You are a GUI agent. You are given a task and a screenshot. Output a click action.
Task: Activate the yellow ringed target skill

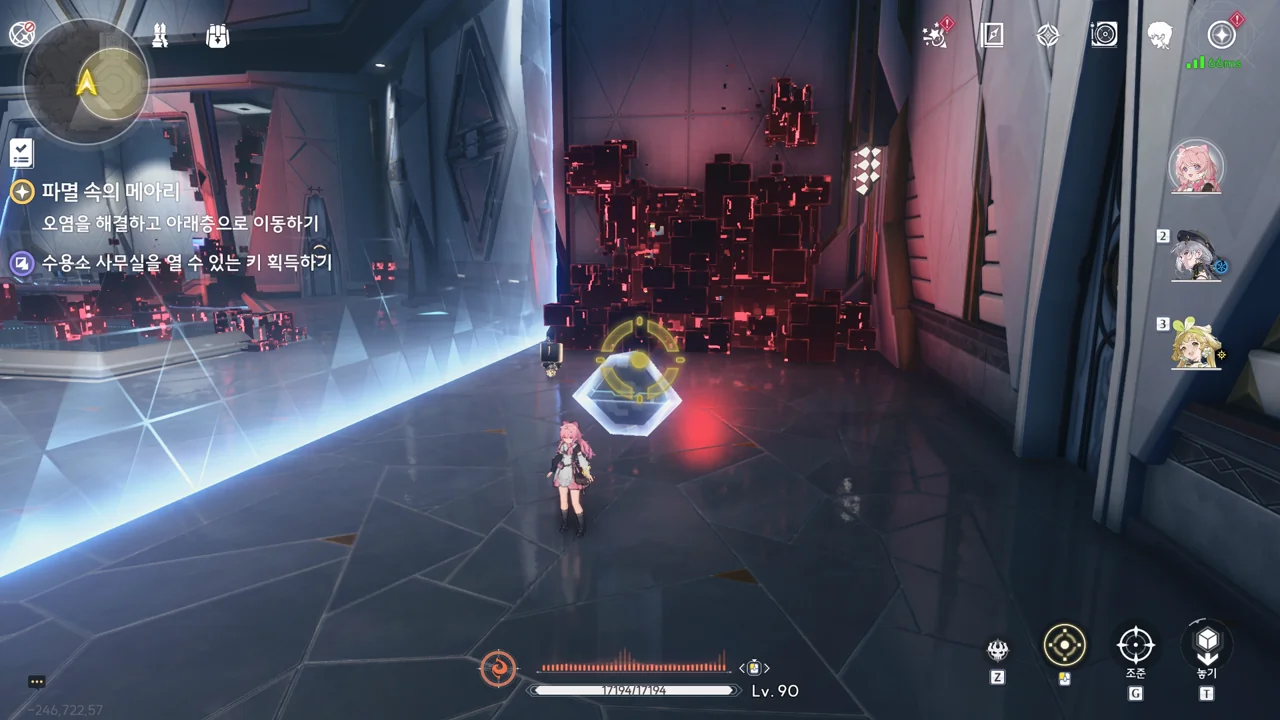pos(1064,645)
